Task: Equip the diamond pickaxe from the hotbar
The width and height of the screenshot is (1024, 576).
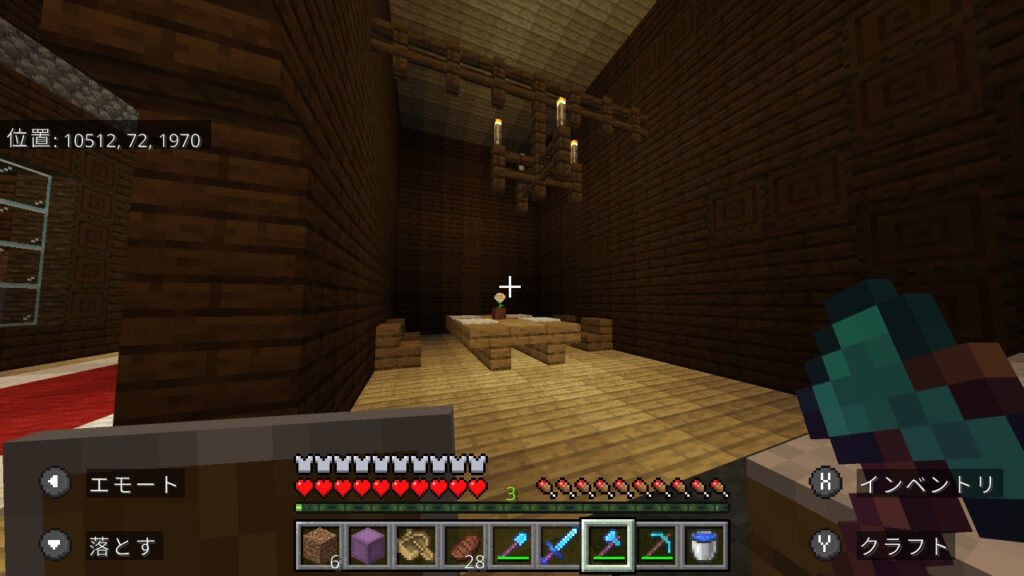Action: pyautogui.click(x=657, y=545)
